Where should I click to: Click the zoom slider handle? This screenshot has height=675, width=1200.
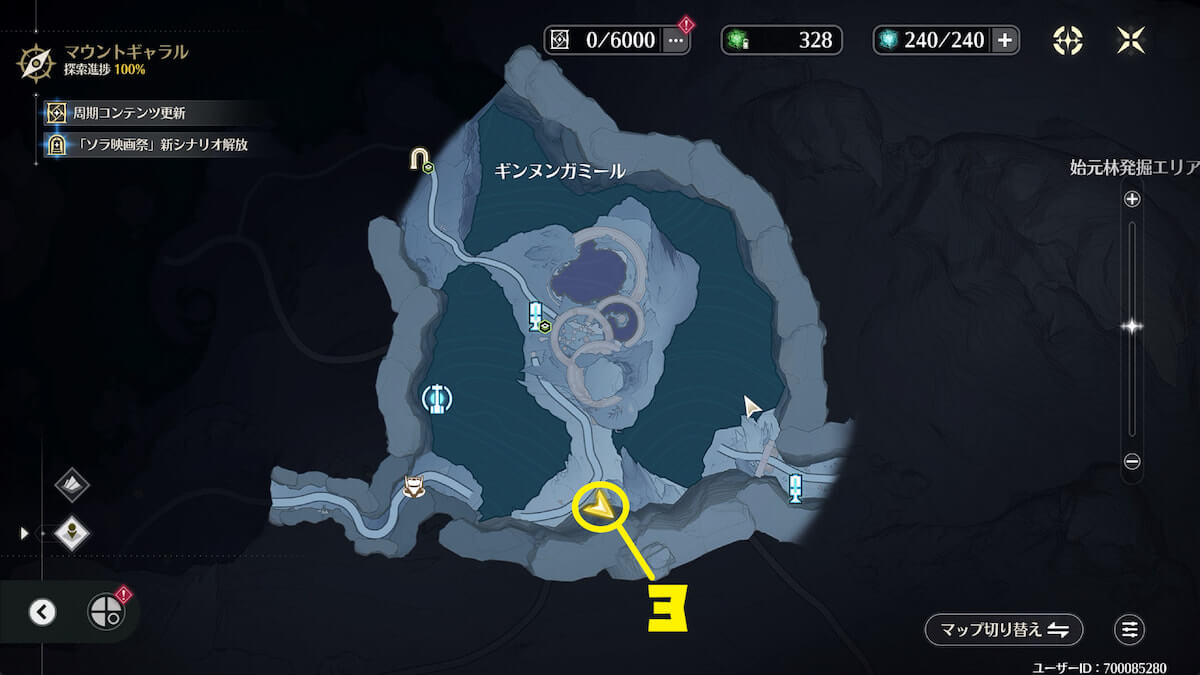click(1132, 326)
